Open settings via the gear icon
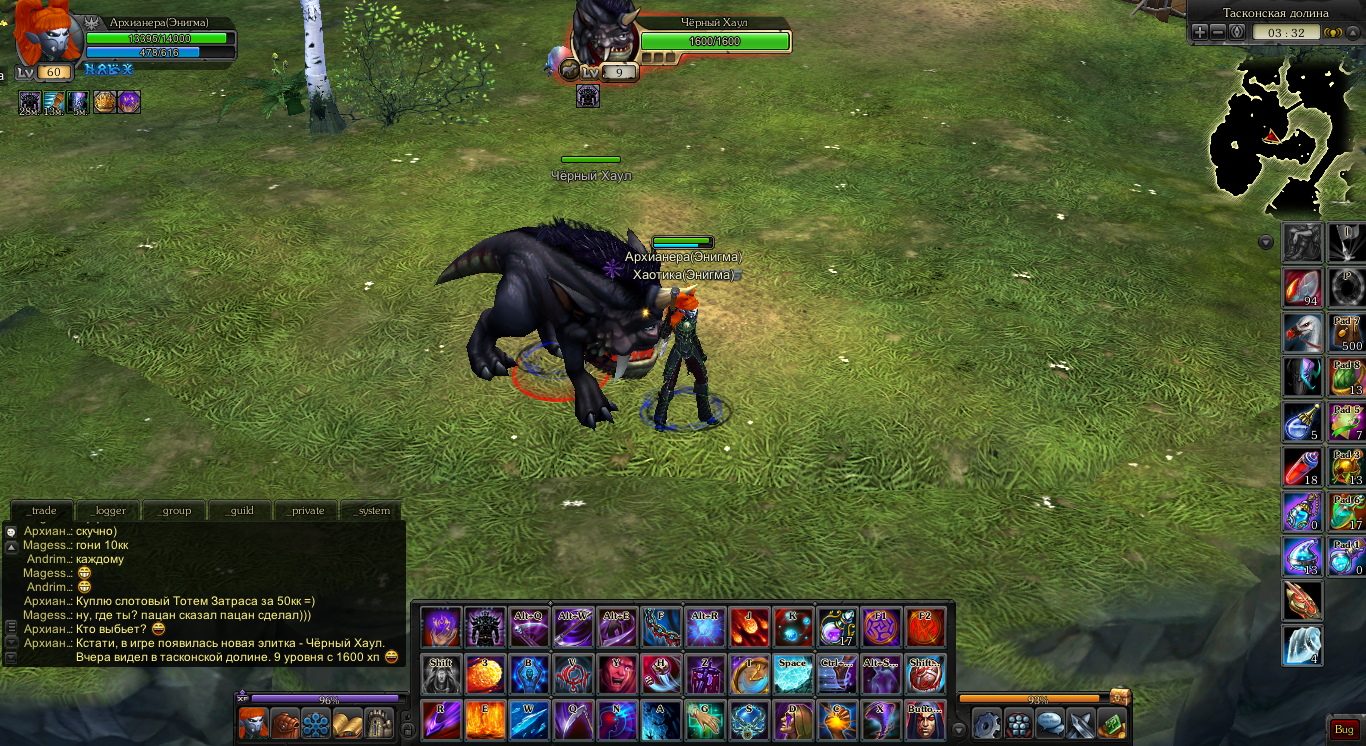Screen dimensions: 1366x746 click(987, 723)
